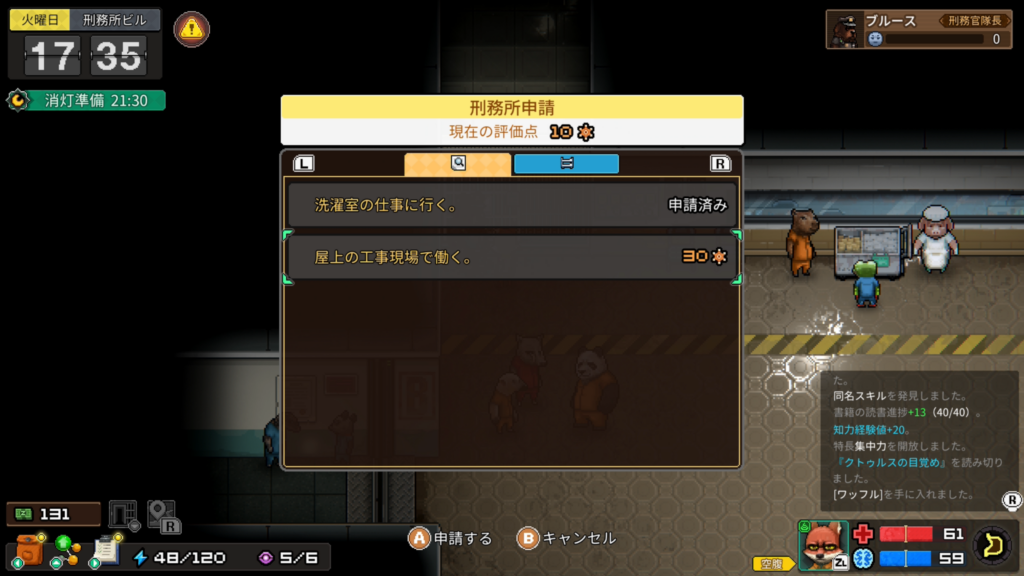Open the orange backpack inventory
Viewport: 1024px width, 576px height.
coord(31,549)
